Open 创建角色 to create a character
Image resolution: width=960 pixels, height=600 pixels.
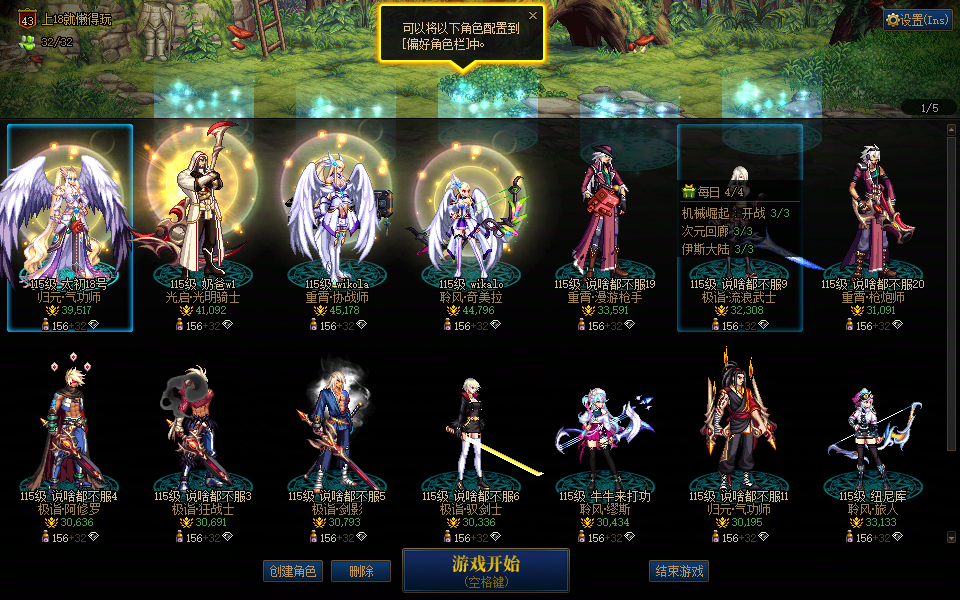[x=292, y=571]
